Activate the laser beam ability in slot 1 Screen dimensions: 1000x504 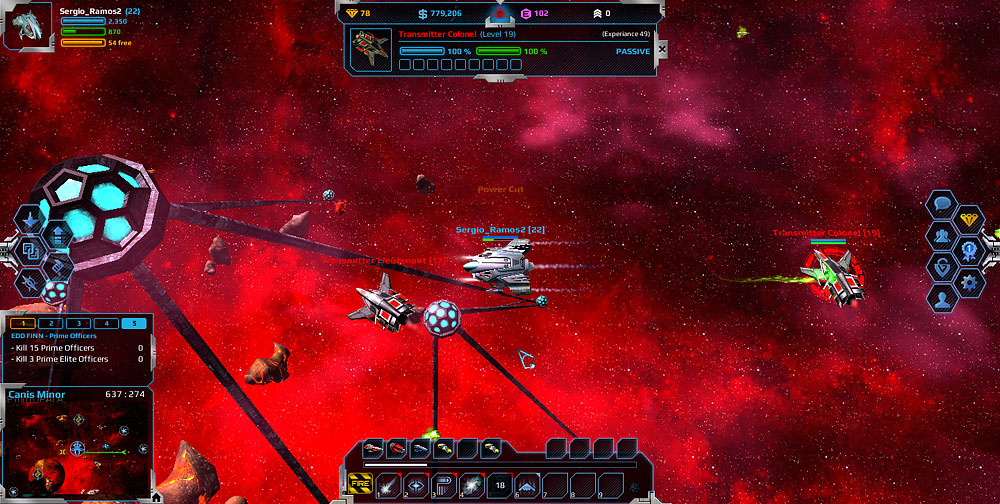point(389,485)
